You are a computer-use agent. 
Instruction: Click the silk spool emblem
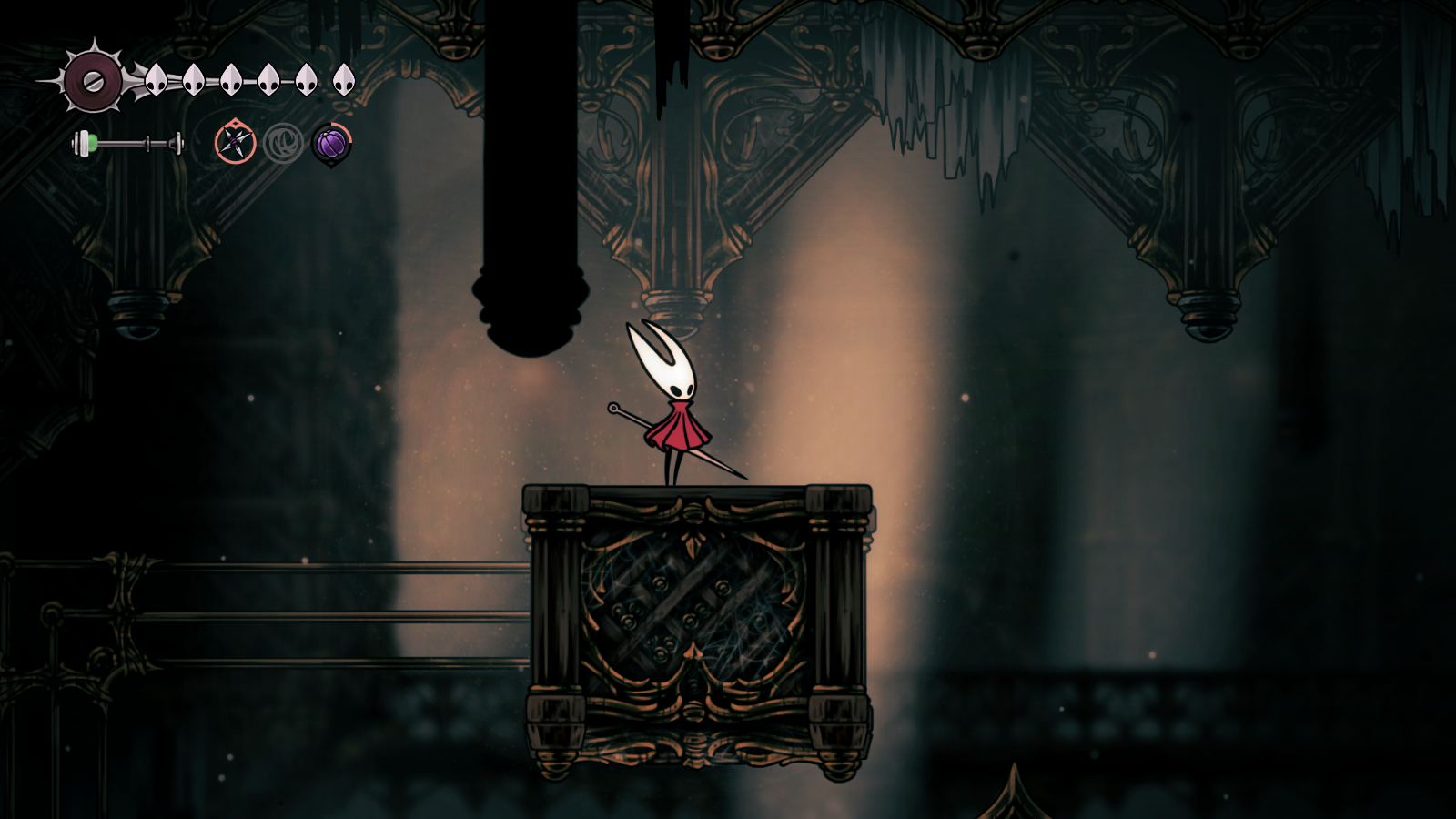coord(93,81)
